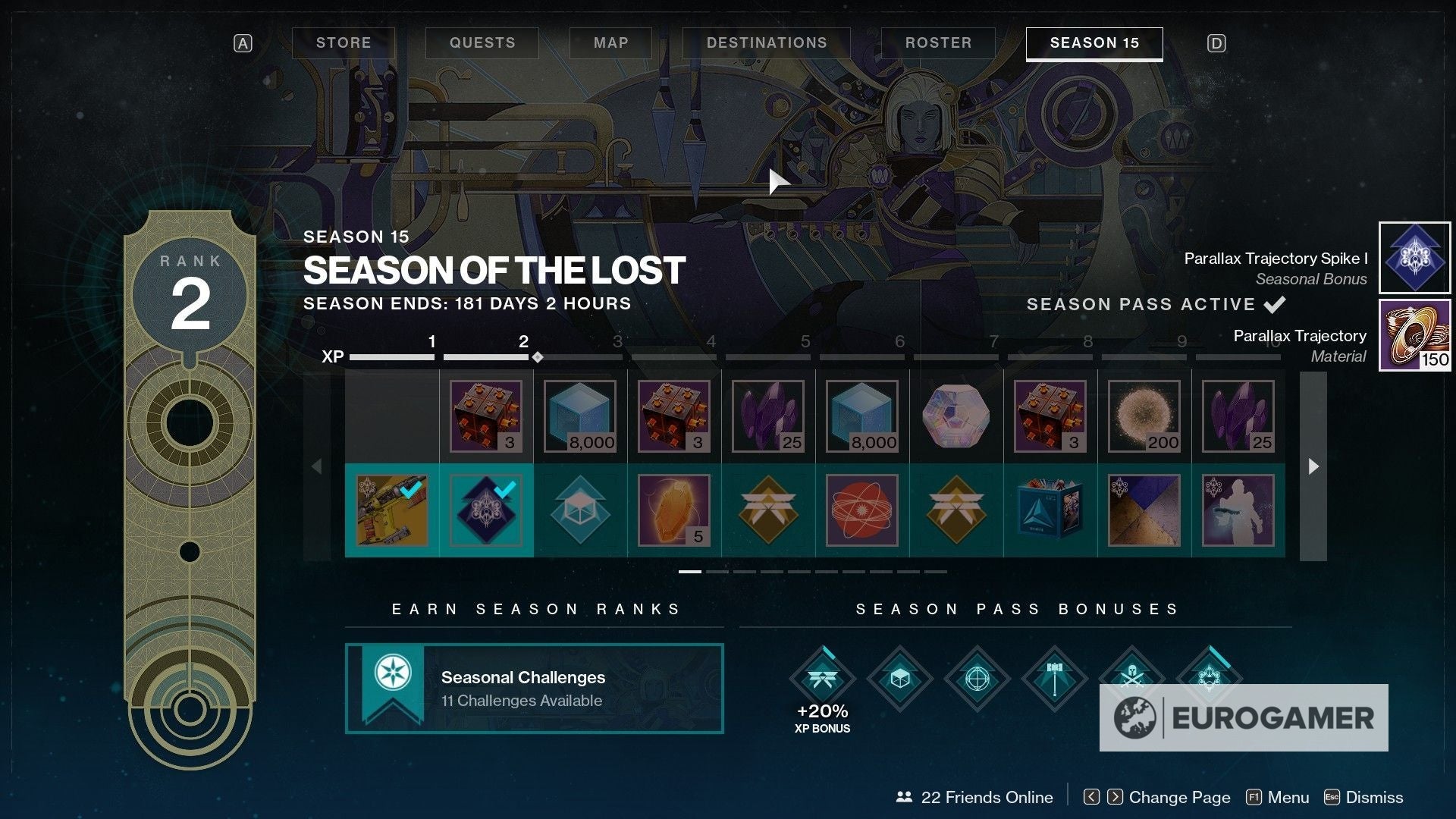Select the Roster tab
The image size is (1456, 819).
938,43
